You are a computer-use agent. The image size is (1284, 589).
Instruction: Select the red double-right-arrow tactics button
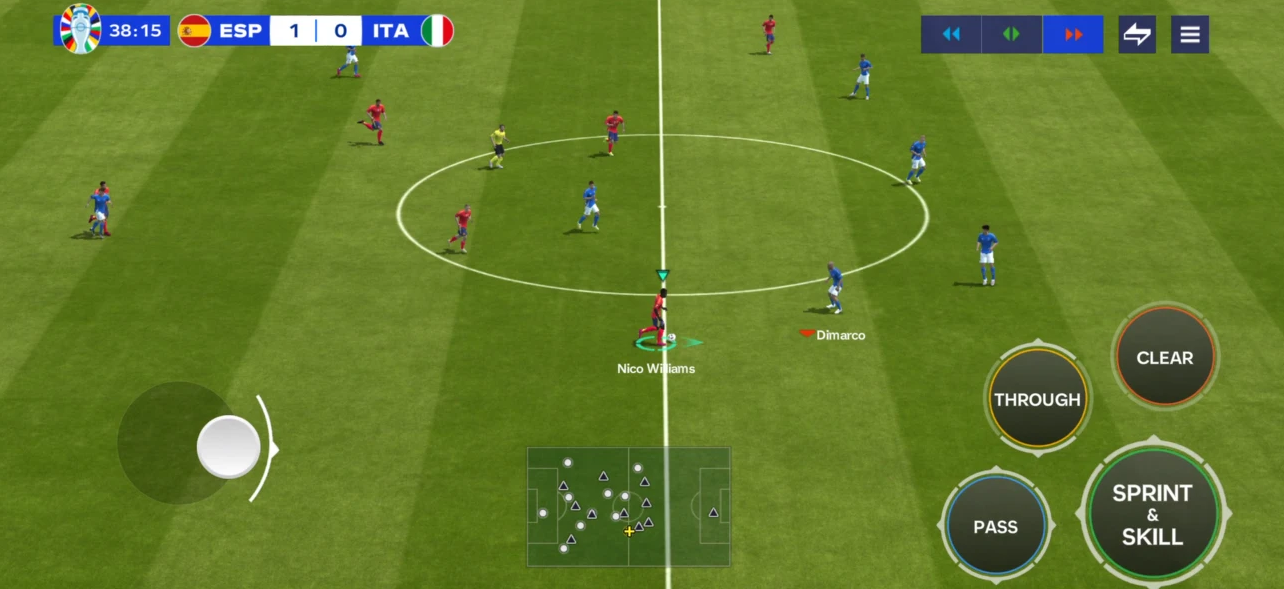coord(1073,34)
